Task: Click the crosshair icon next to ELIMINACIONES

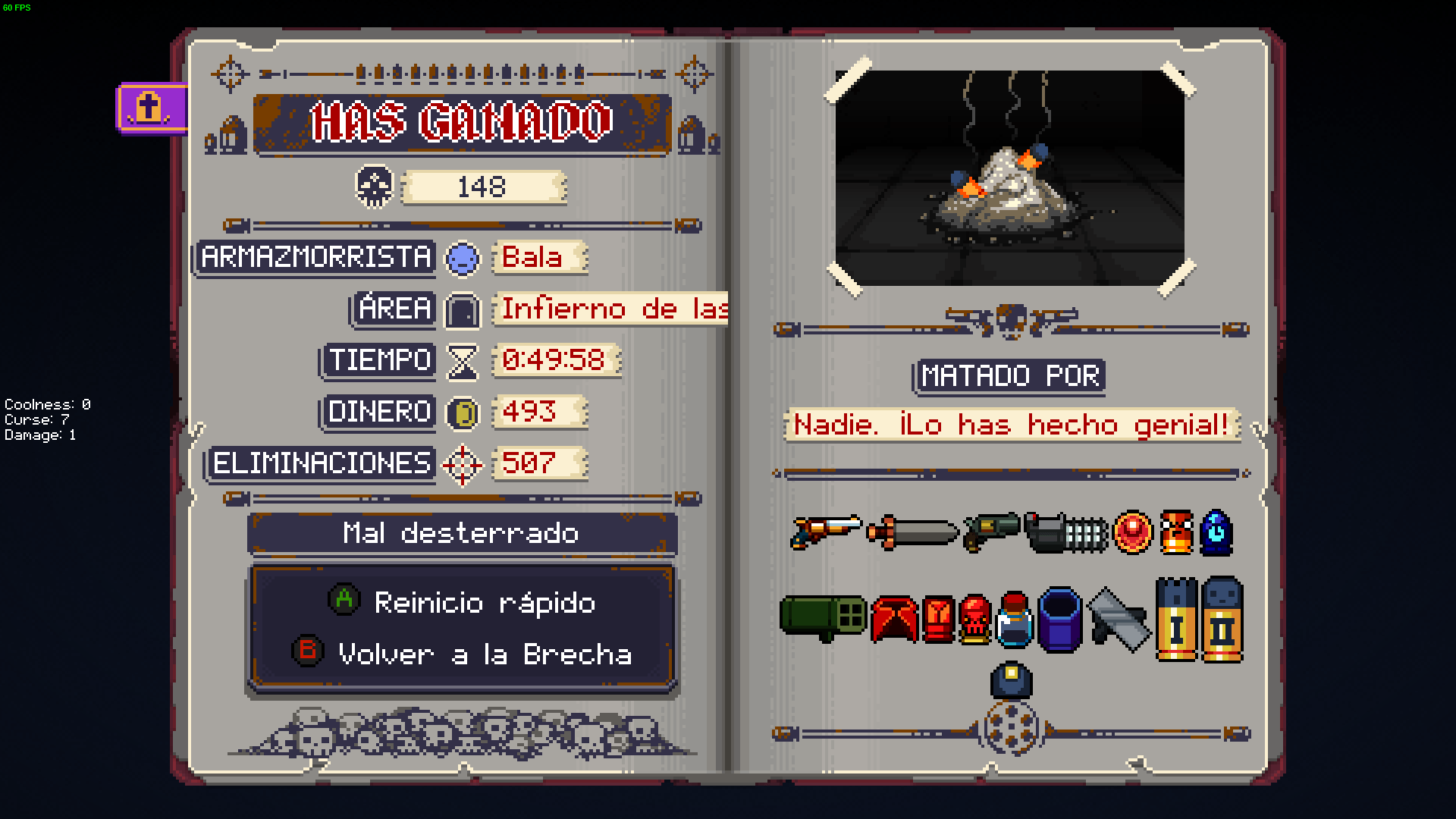Action: [x=463, y=464]
